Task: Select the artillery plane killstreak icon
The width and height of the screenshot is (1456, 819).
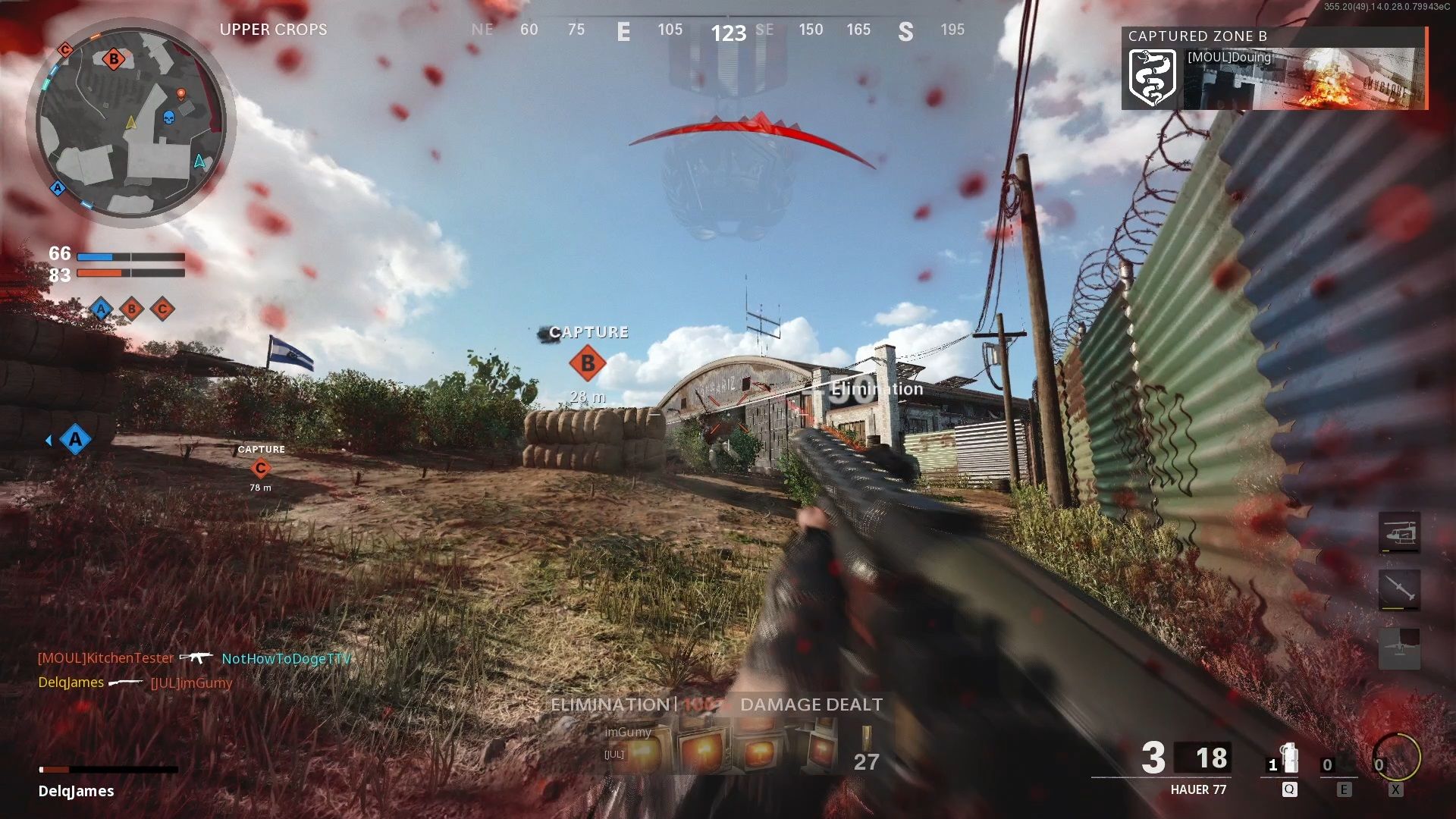Action: pos(1399,647)
